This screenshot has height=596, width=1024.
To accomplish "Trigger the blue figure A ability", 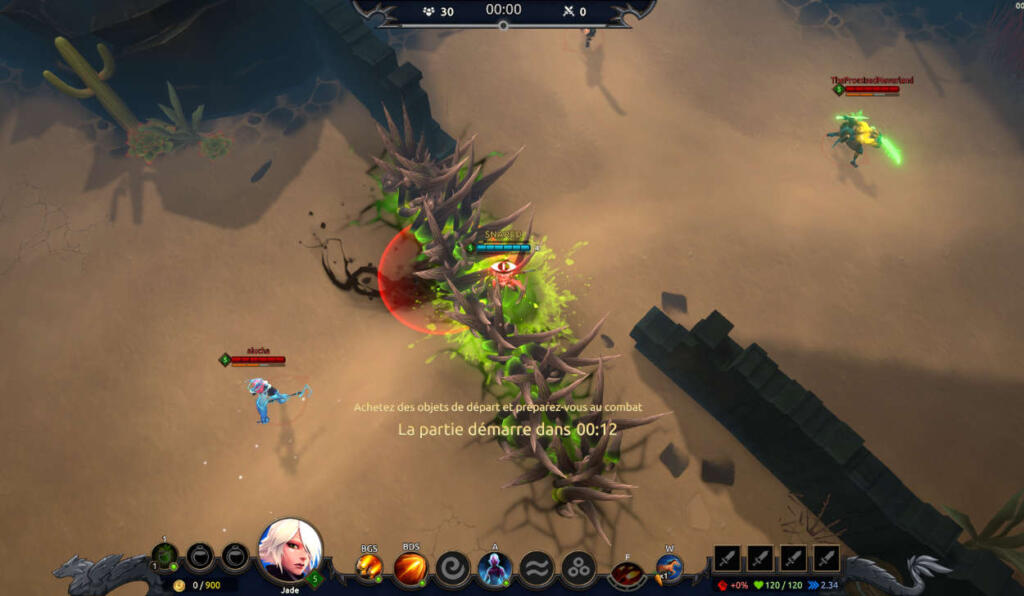I will pyautogui.click(x=494, y=568).
